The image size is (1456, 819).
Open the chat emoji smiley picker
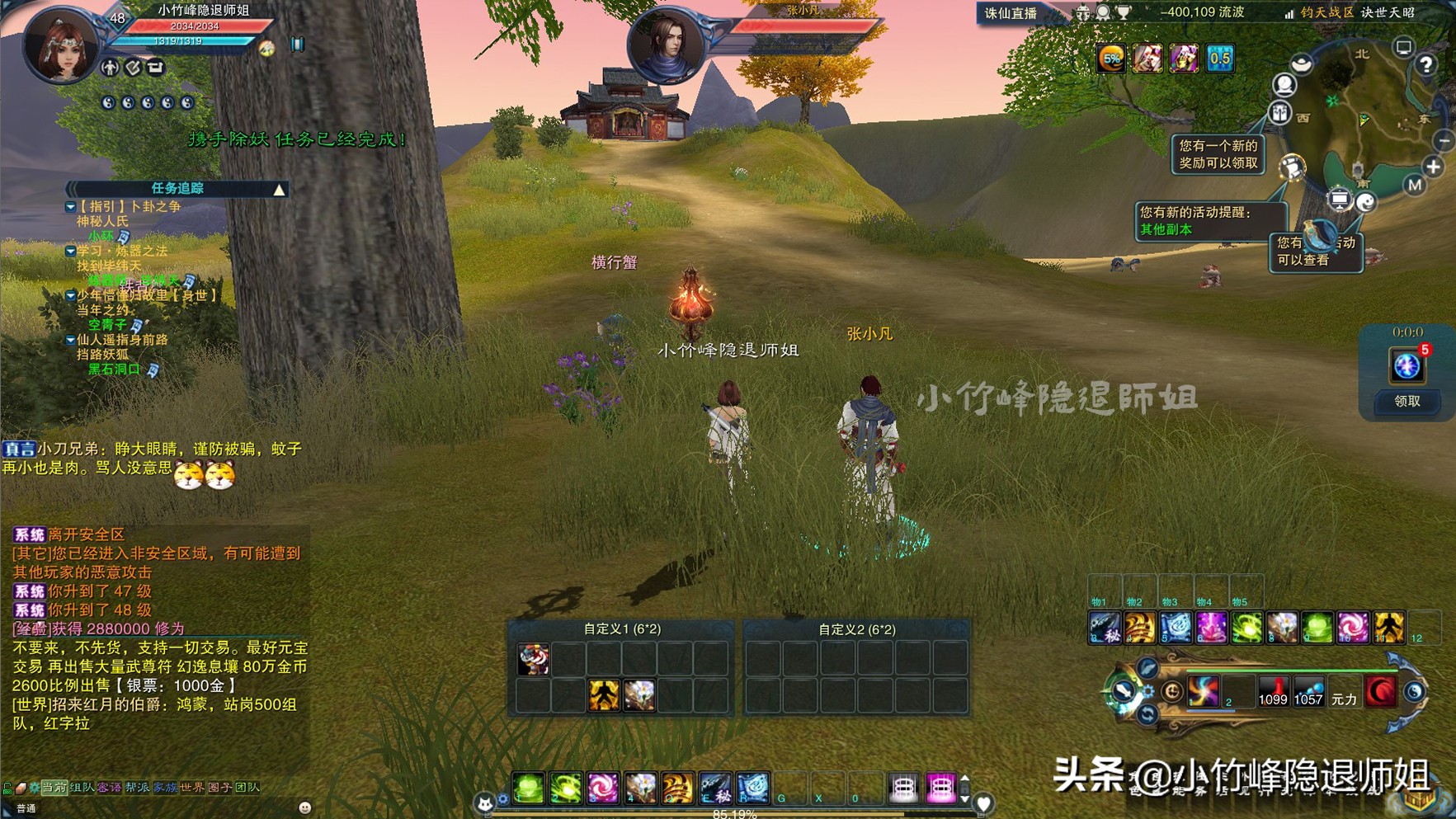(x=304, y=807)
